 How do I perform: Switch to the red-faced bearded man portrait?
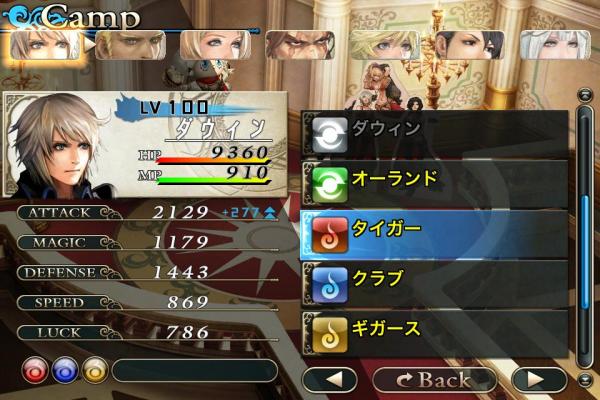(x=300, y=45)
